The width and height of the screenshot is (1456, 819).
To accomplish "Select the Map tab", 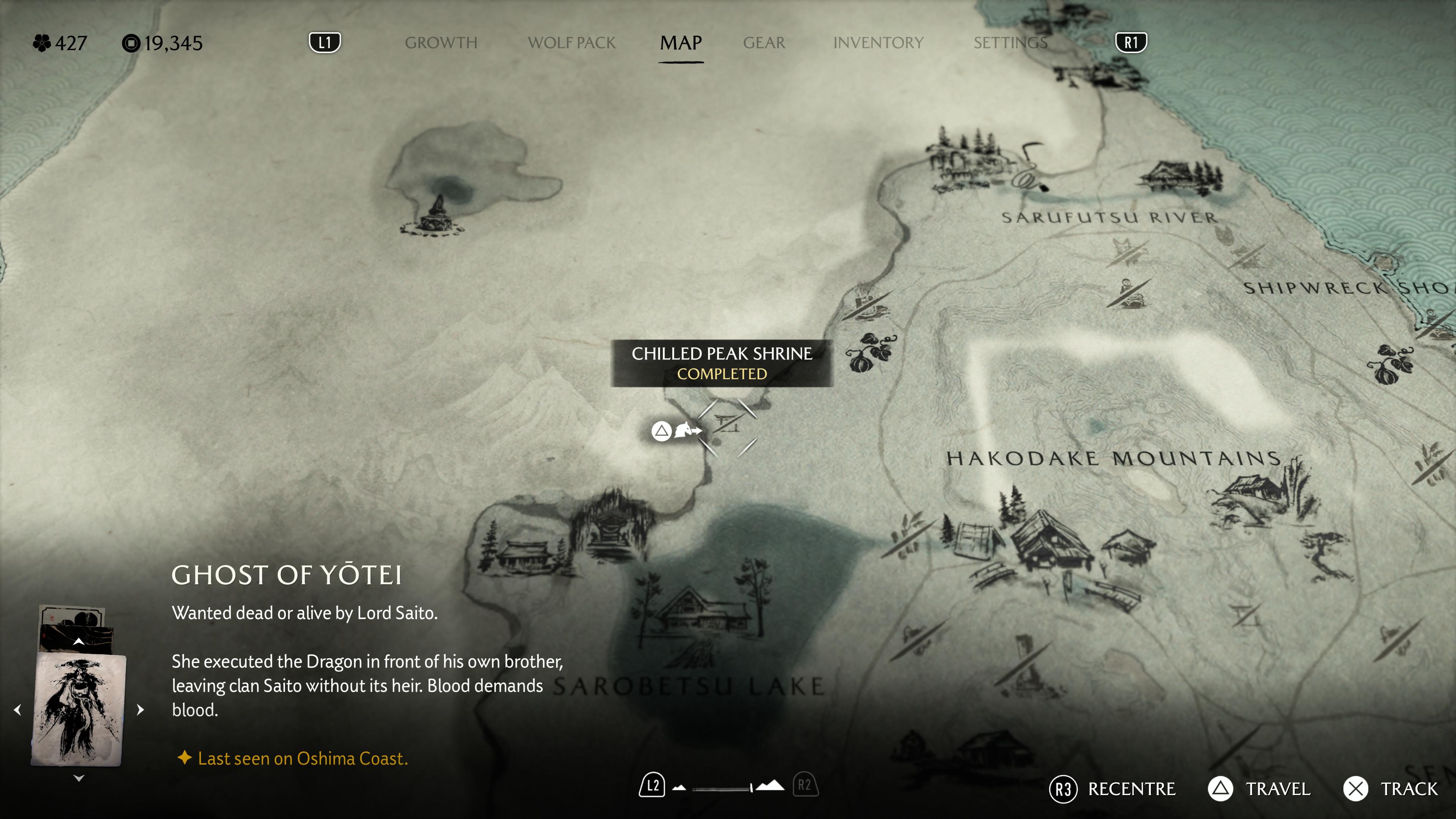I will pyautogui.click(x=681, y=43).
